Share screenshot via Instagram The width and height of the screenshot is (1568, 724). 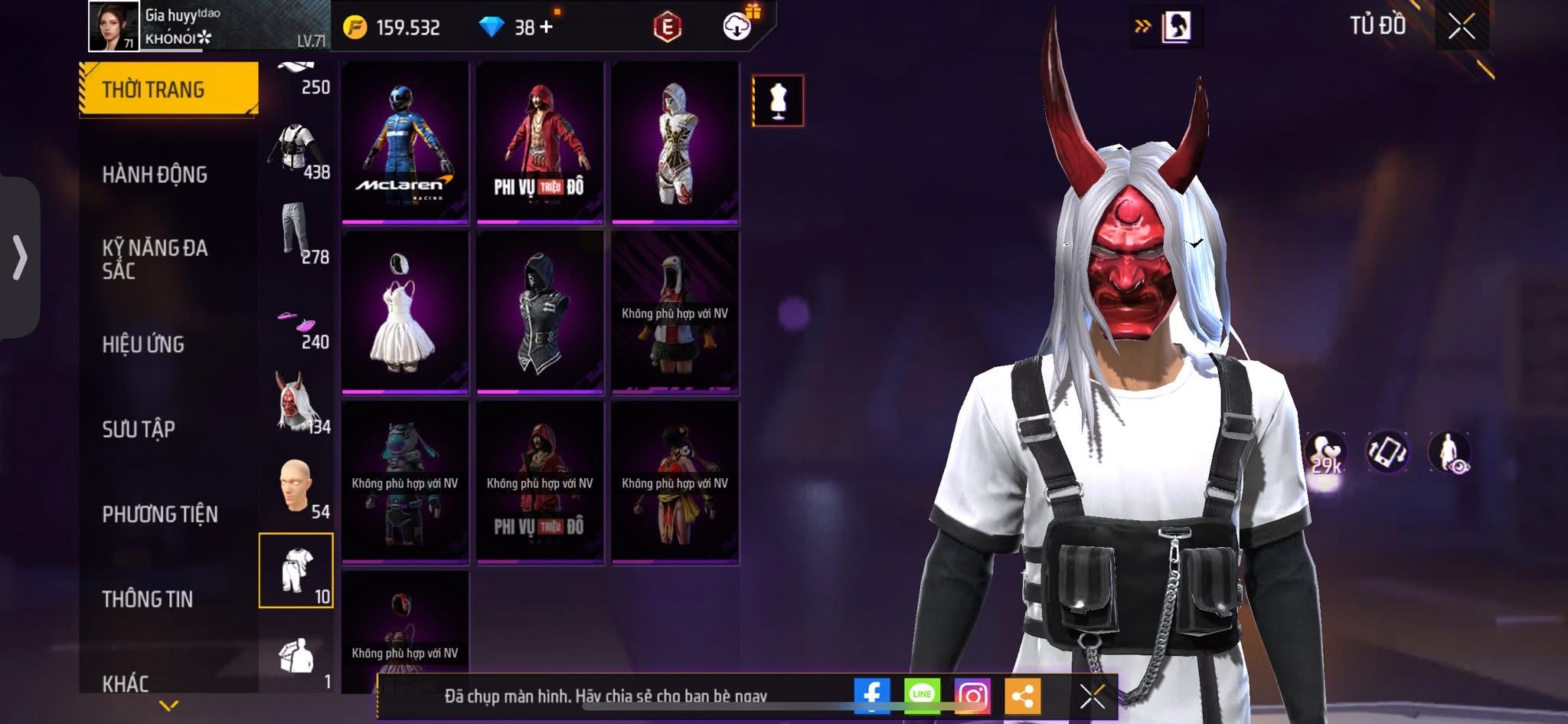(972, 696)
